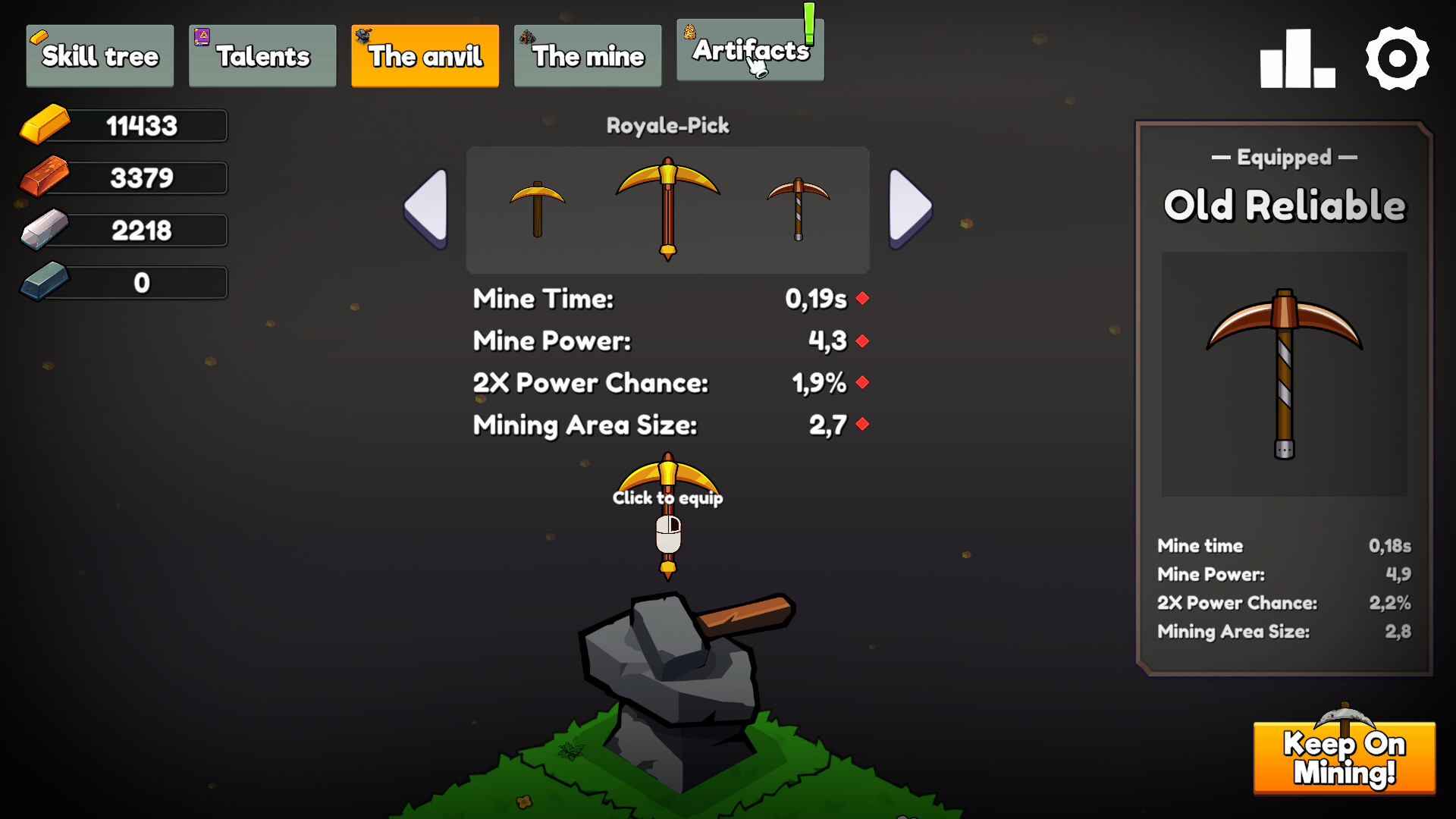Show the next pickaxe using the right arrow
Viewport: 1456px width, 819px height.
point(908,210)
